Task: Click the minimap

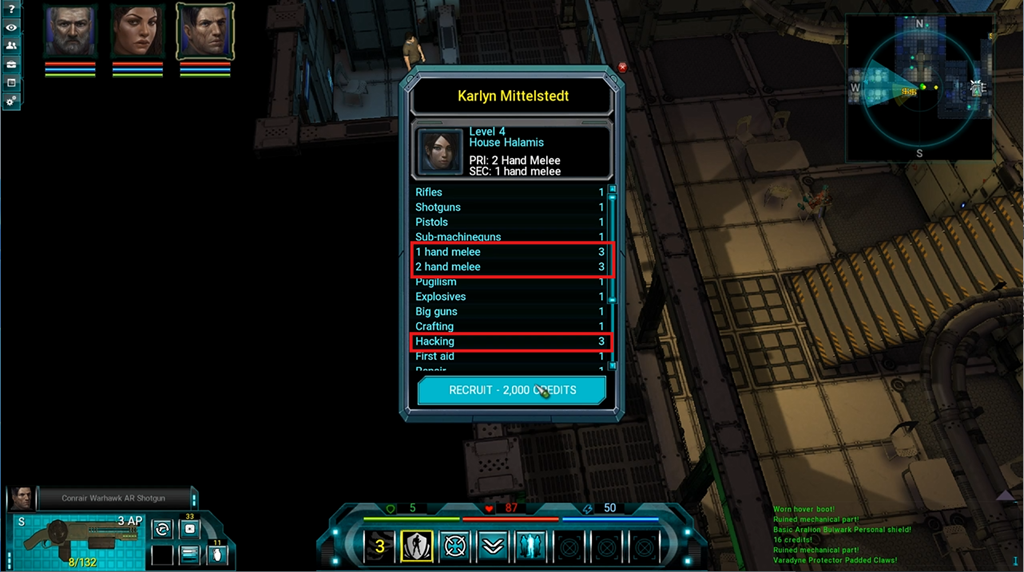Action: pos(918,88)
